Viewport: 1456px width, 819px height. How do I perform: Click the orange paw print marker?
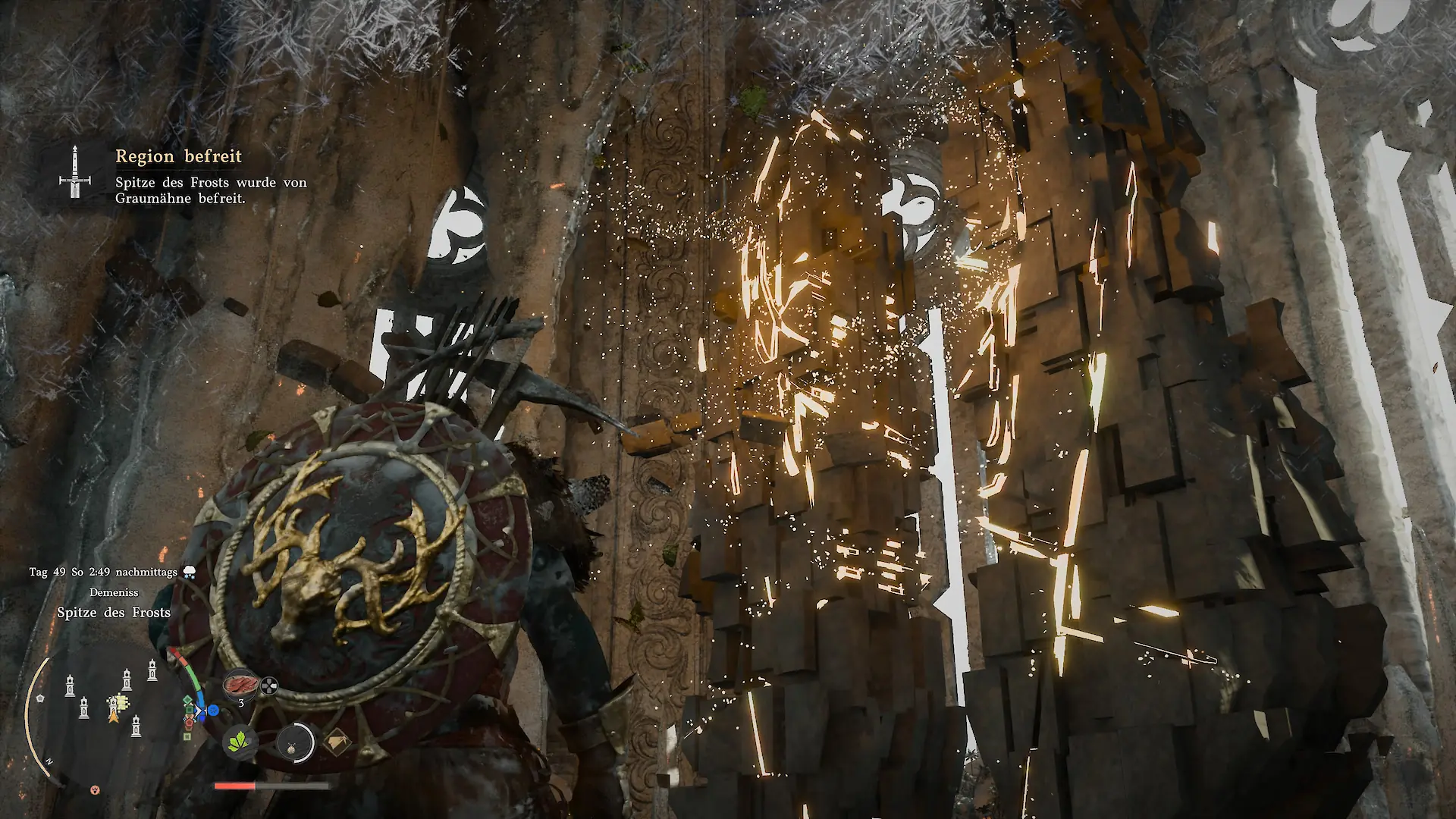pos(95,789)
